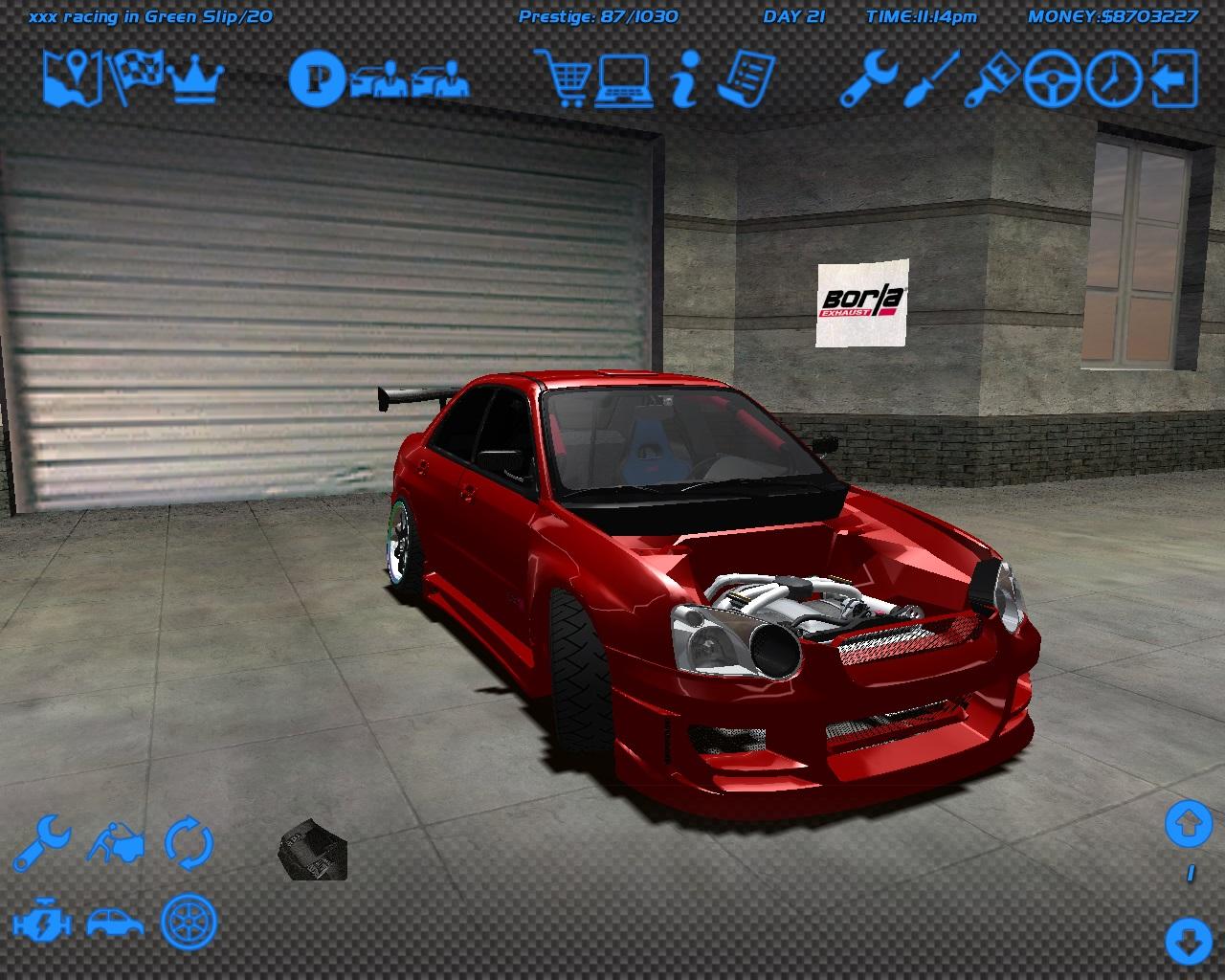
Task: Open the shopping cart store
Action: pos(566,78)
